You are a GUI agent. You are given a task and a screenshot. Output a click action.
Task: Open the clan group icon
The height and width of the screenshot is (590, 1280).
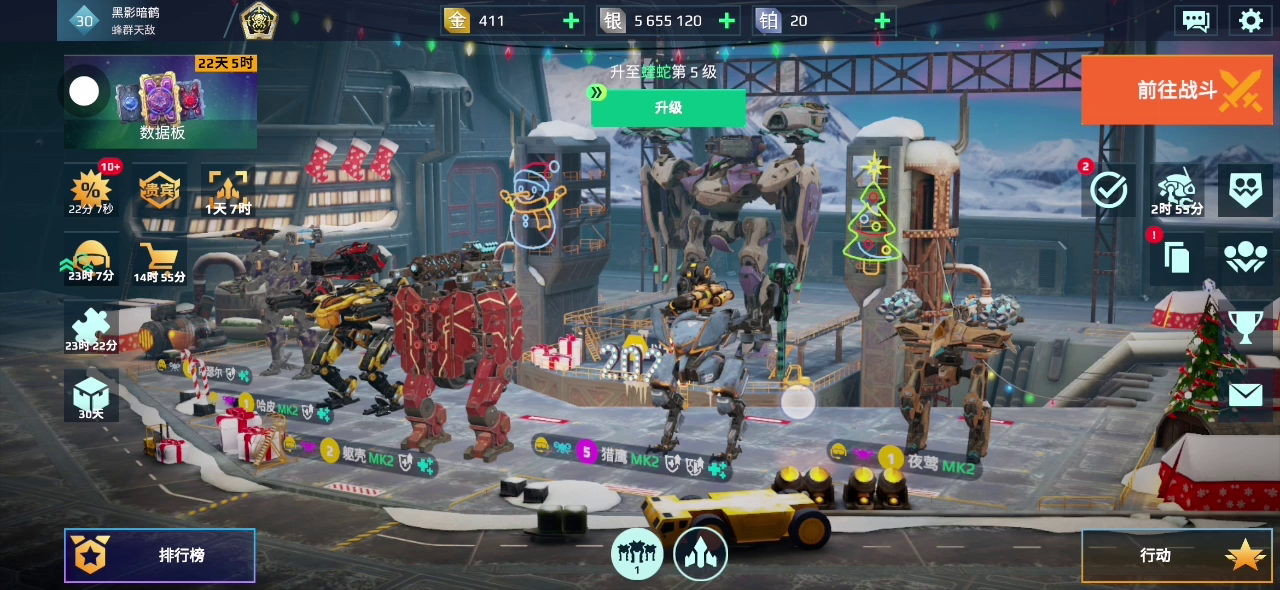tap(1245, 258)
